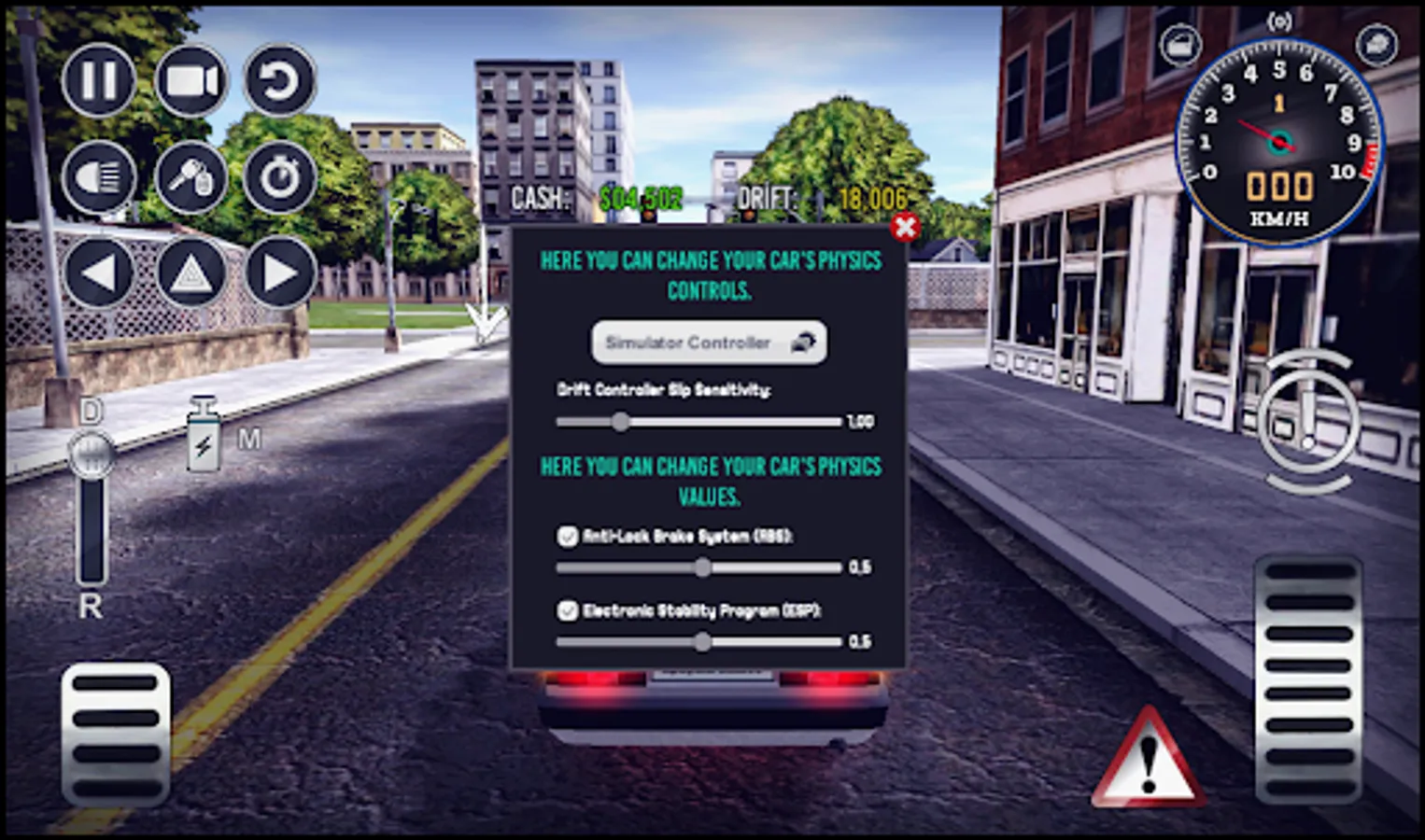Viewport: 1425px width, 840px height.
Task: Cycle controller type with the swap arrow
Action: (805, 343)
